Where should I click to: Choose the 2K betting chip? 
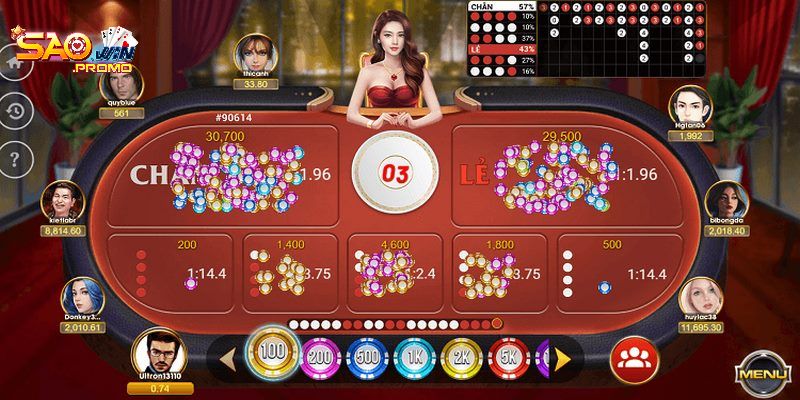[461, 357]
